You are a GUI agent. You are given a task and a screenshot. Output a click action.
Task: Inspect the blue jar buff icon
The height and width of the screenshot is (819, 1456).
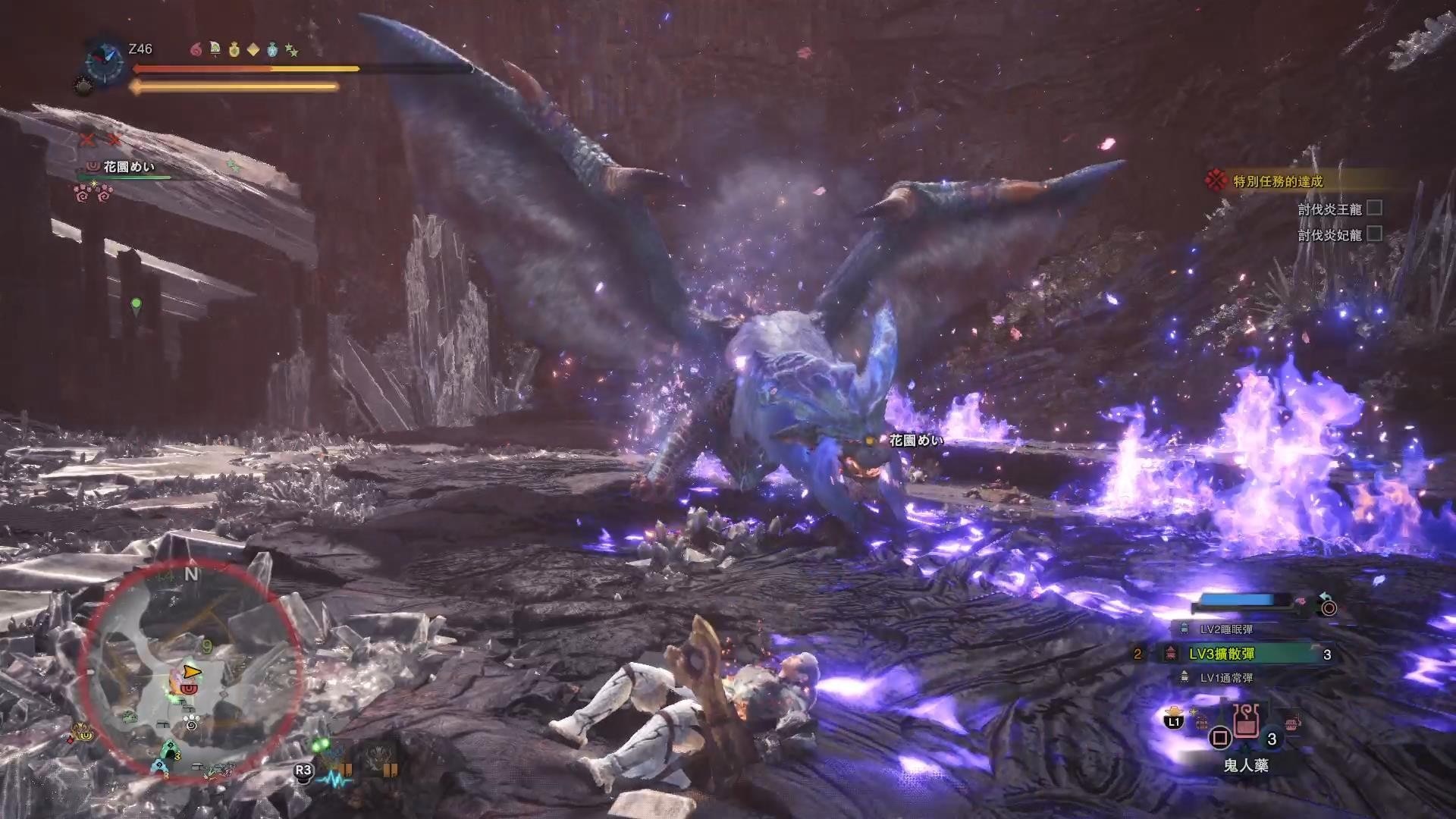(x=272, y=49)
